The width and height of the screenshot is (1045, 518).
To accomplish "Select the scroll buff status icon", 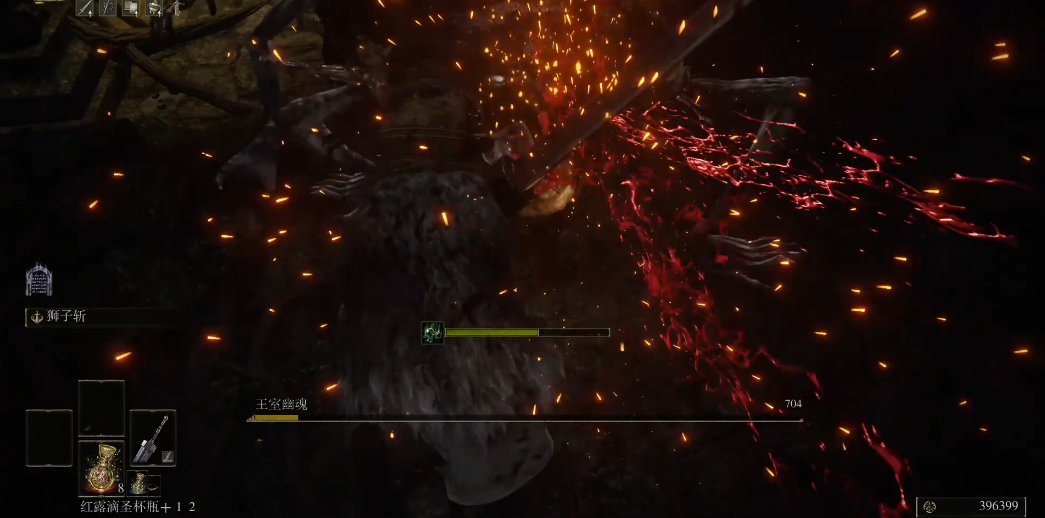I will coord(132,9).
